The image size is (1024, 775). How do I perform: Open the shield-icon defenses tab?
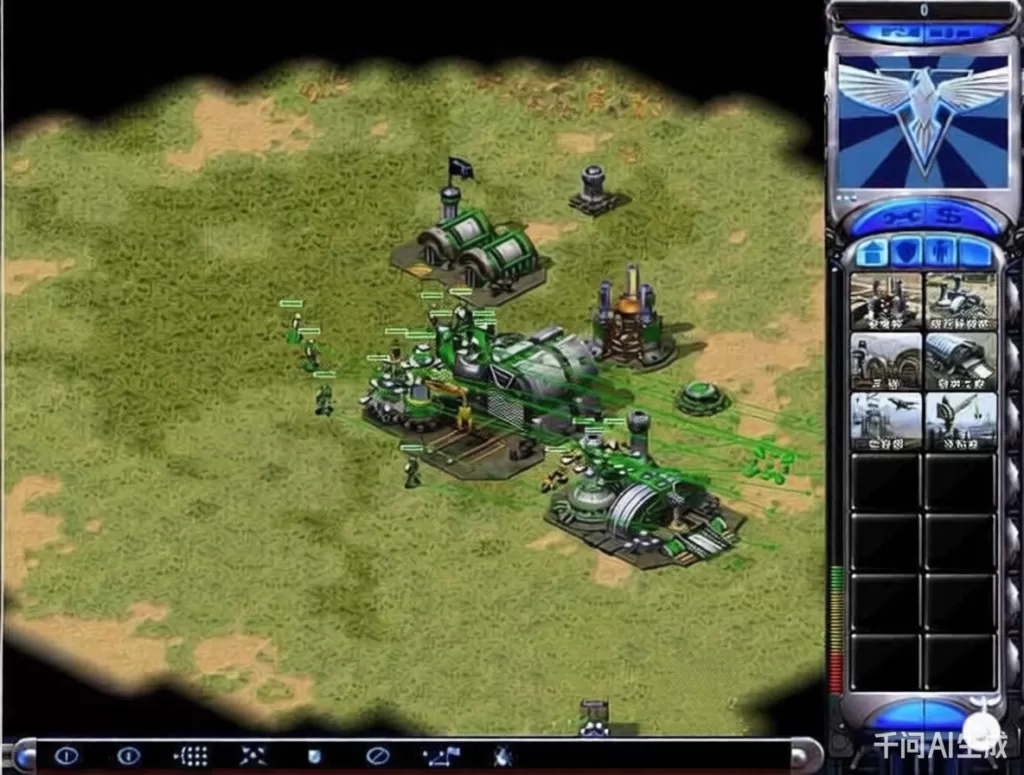coord(905,251)
